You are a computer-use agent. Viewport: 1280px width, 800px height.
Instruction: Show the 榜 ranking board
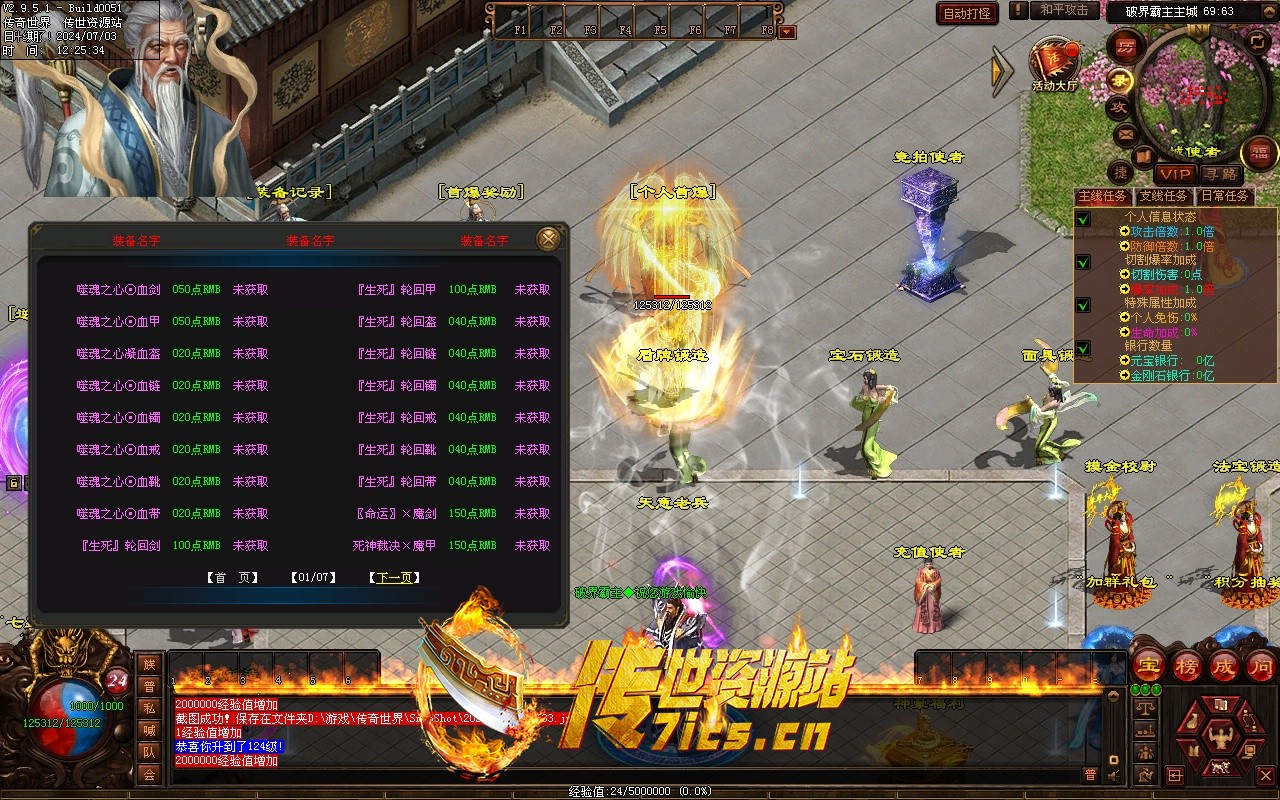pos(1187,666)
